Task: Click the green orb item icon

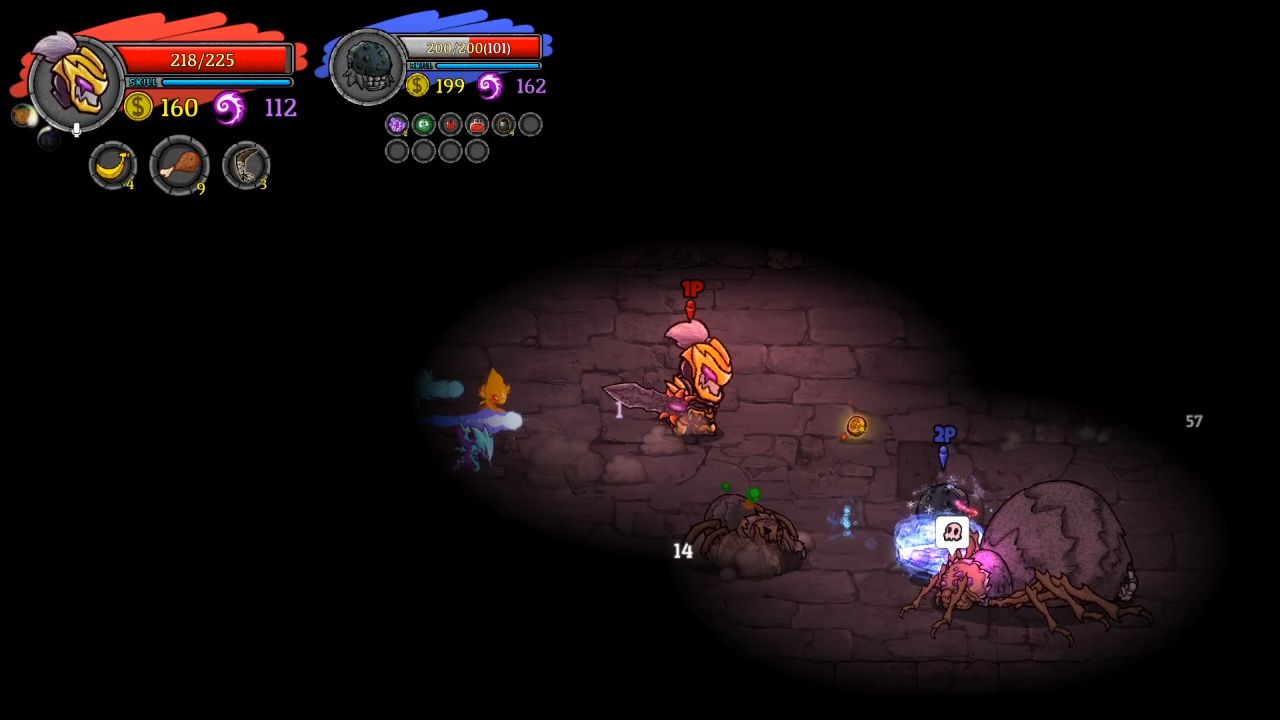Action: tap(424, 124)
